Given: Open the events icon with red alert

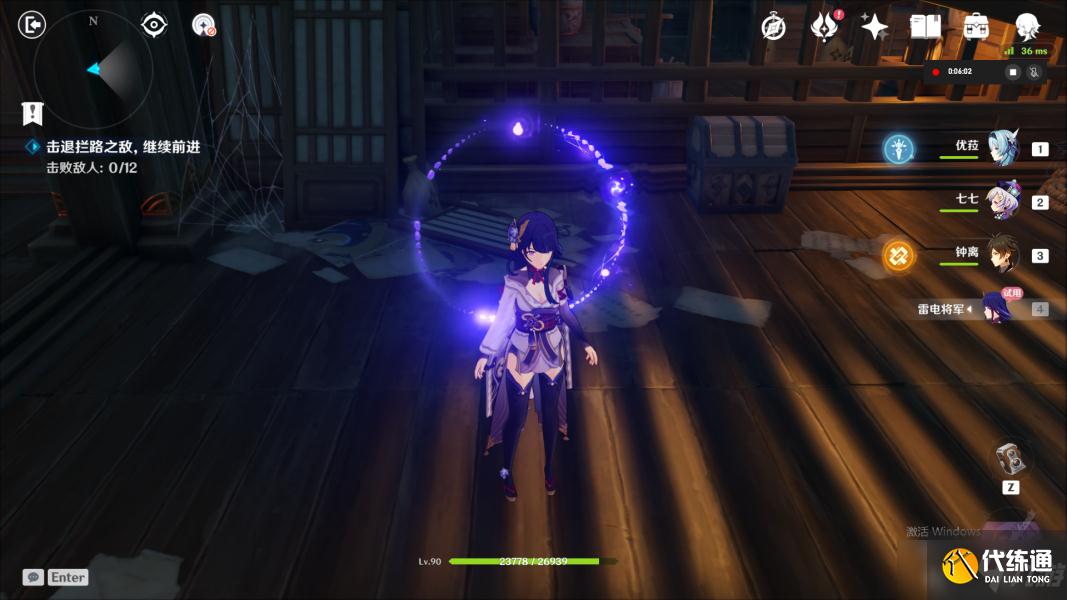Looking at the screenshot, I should [825, 27].
